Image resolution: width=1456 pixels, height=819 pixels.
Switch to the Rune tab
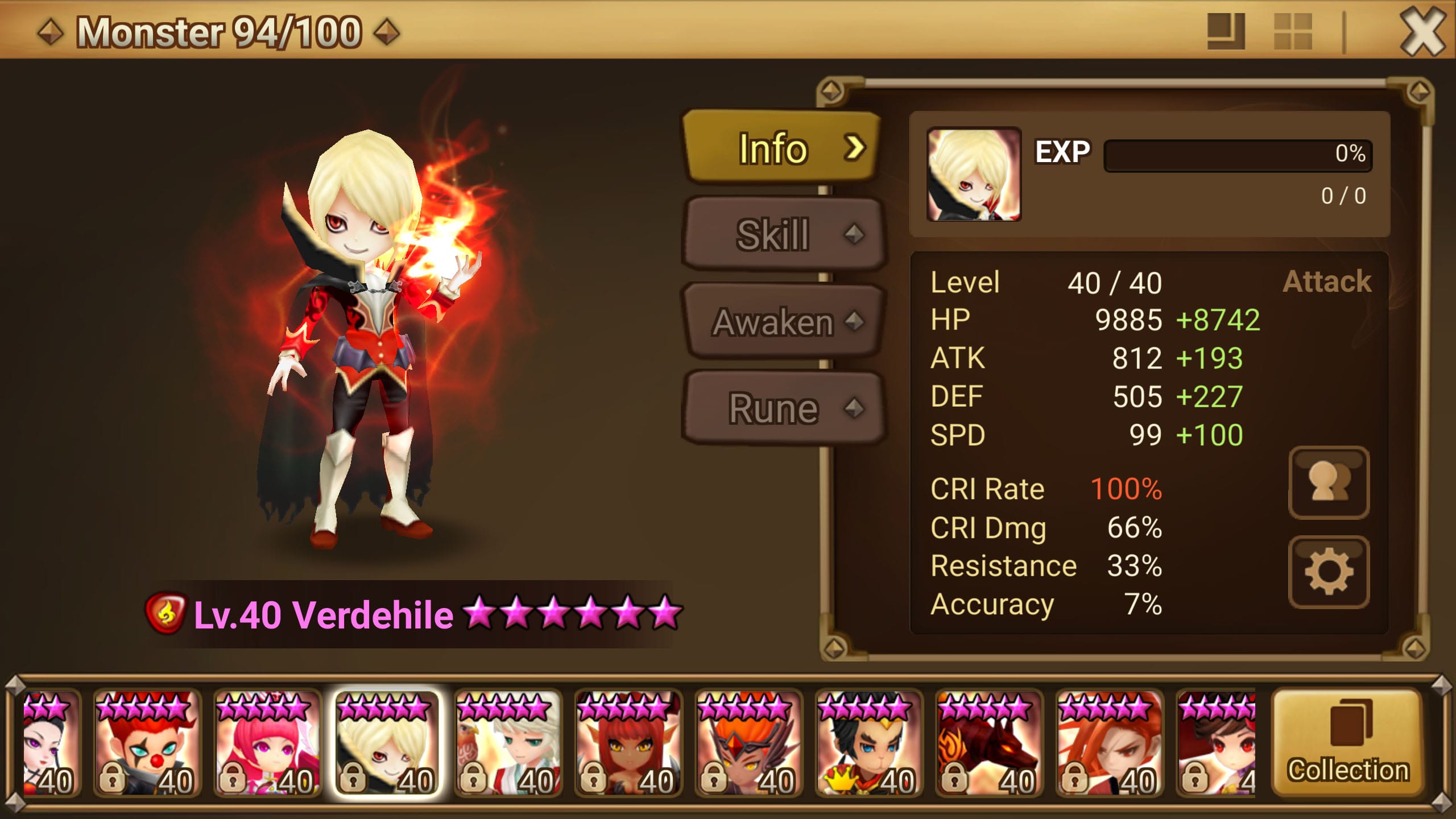pos(783,408)
